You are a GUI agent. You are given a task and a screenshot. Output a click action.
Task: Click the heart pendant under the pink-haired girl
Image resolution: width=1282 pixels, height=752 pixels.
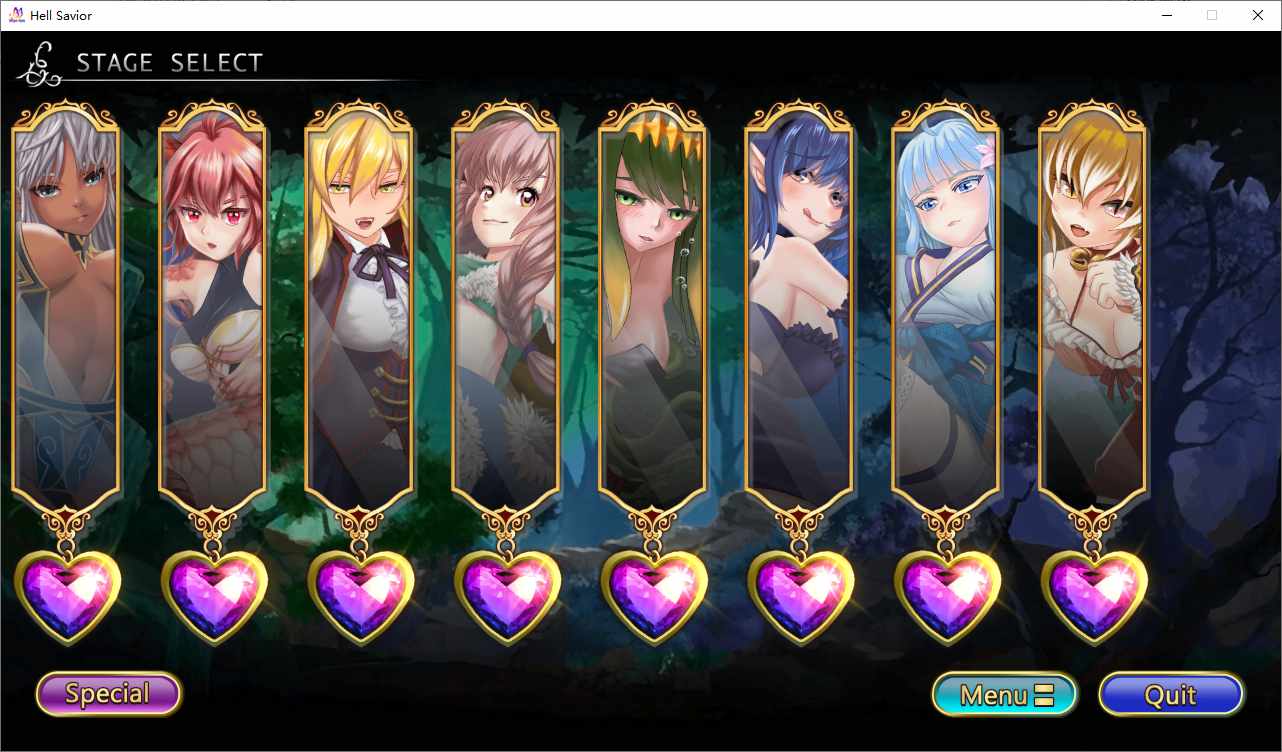213,594
